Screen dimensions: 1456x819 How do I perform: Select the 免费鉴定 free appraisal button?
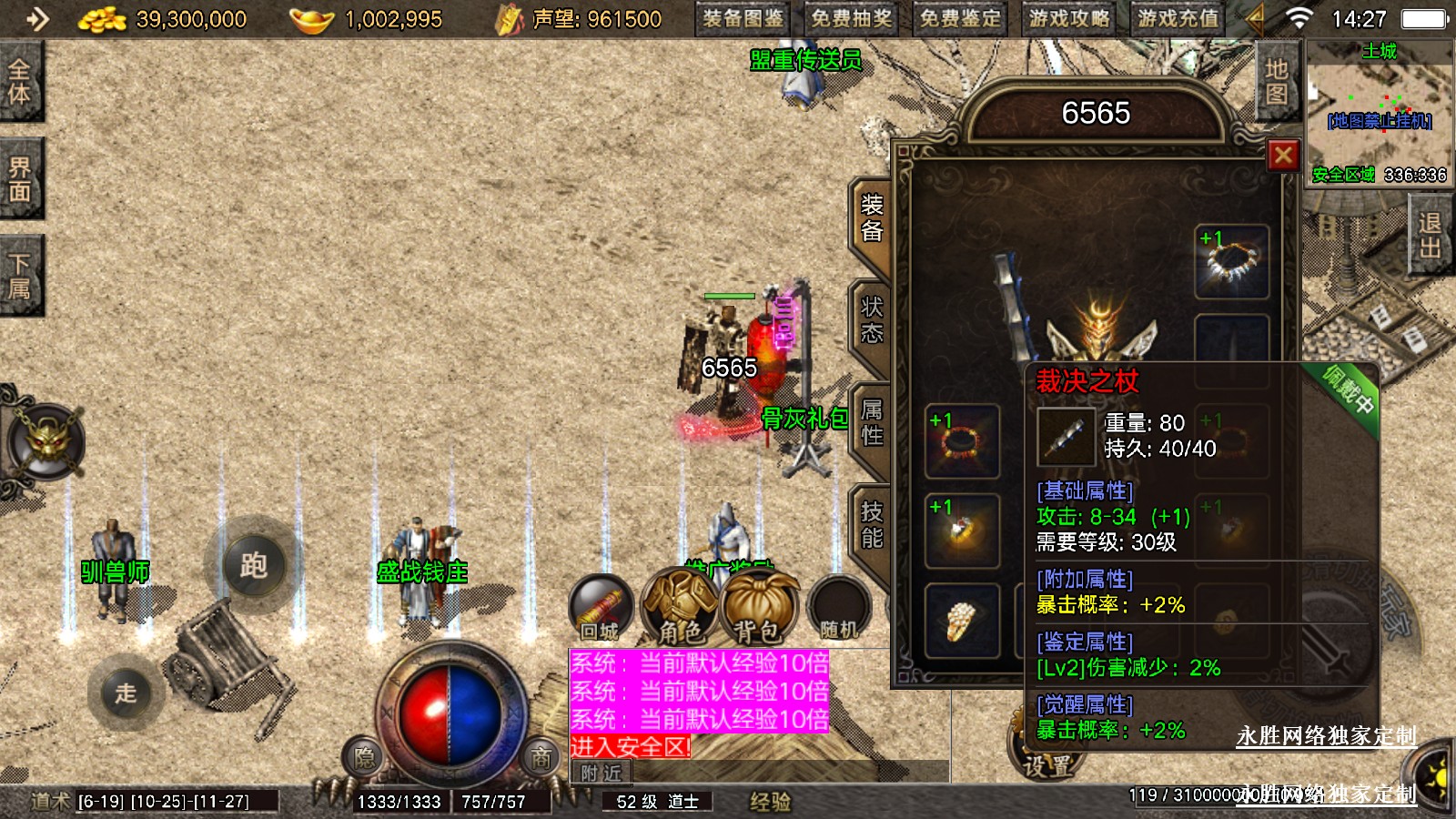pyautogui.click(x=960, y=18)
